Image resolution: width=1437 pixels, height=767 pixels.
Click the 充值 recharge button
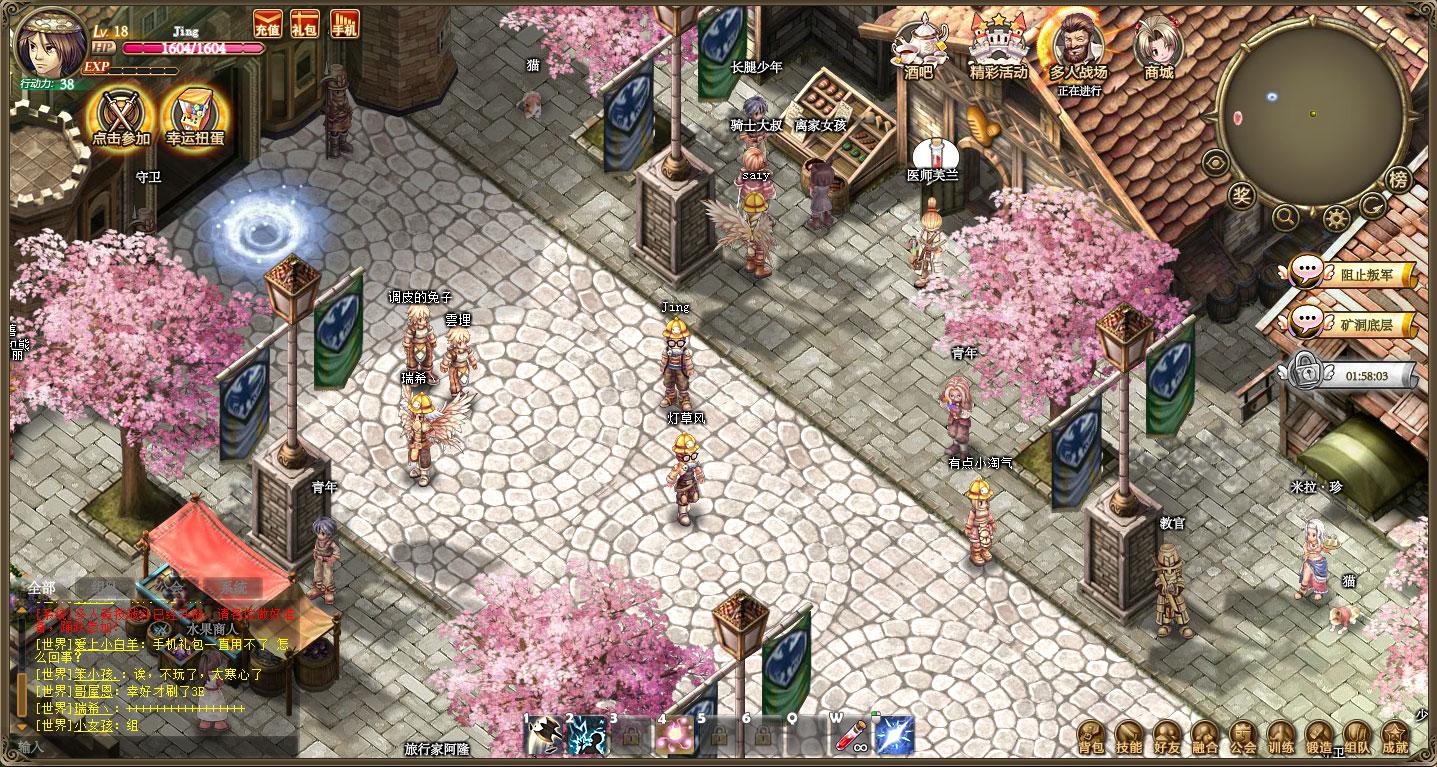pos(267,23)
